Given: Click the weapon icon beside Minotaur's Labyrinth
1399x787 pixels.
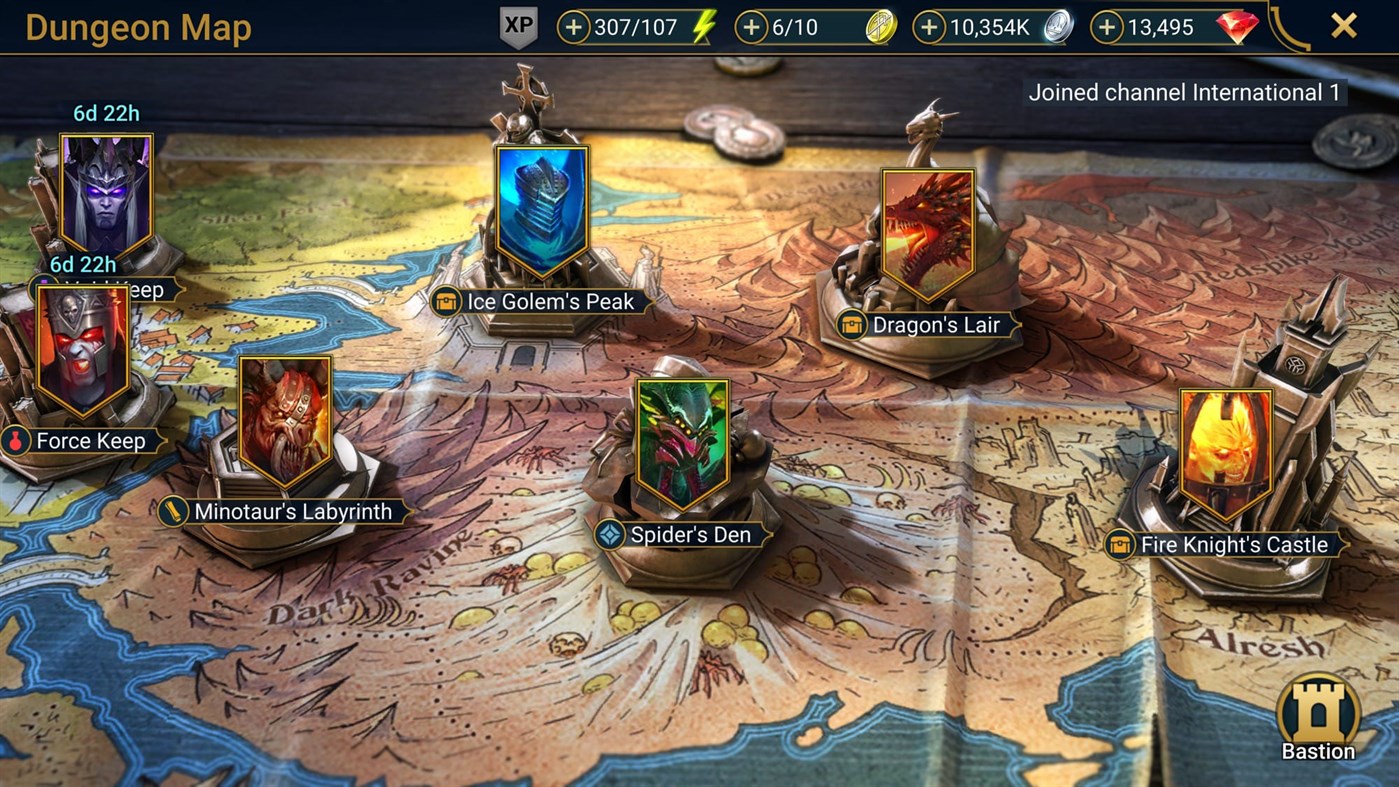Looking at the screenshot, I should 175,511.
